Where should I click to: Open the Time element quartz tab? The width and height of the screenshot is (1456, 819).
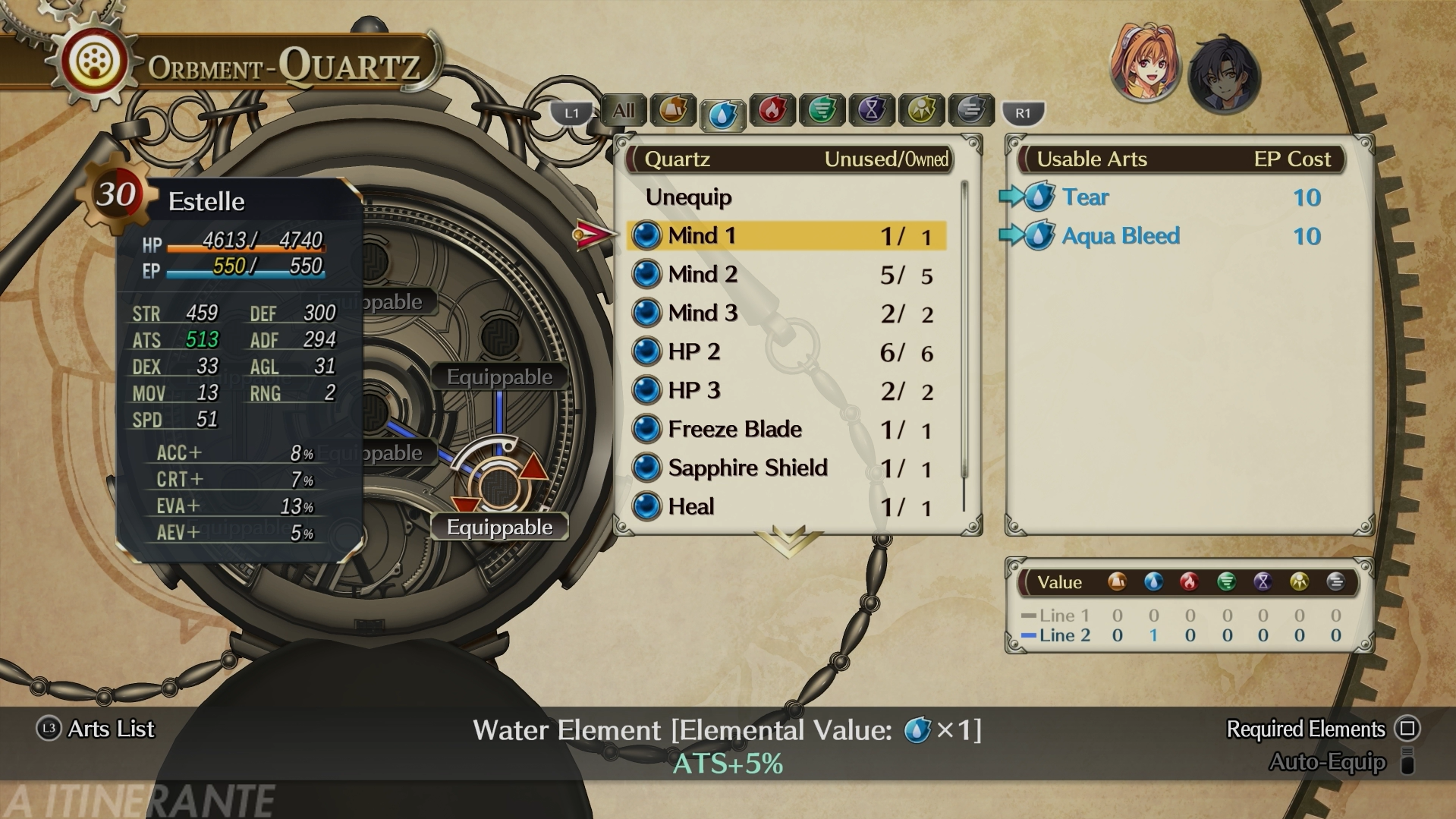(872, 111)
